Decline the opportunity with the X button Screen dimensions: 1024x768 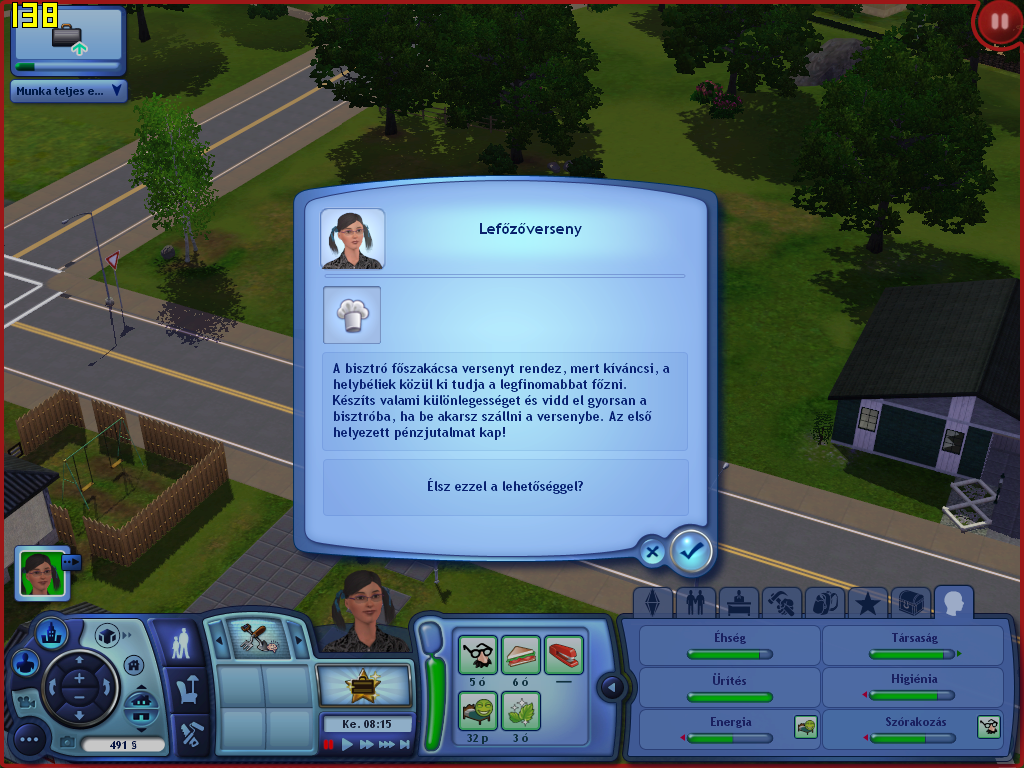(652, 551)
